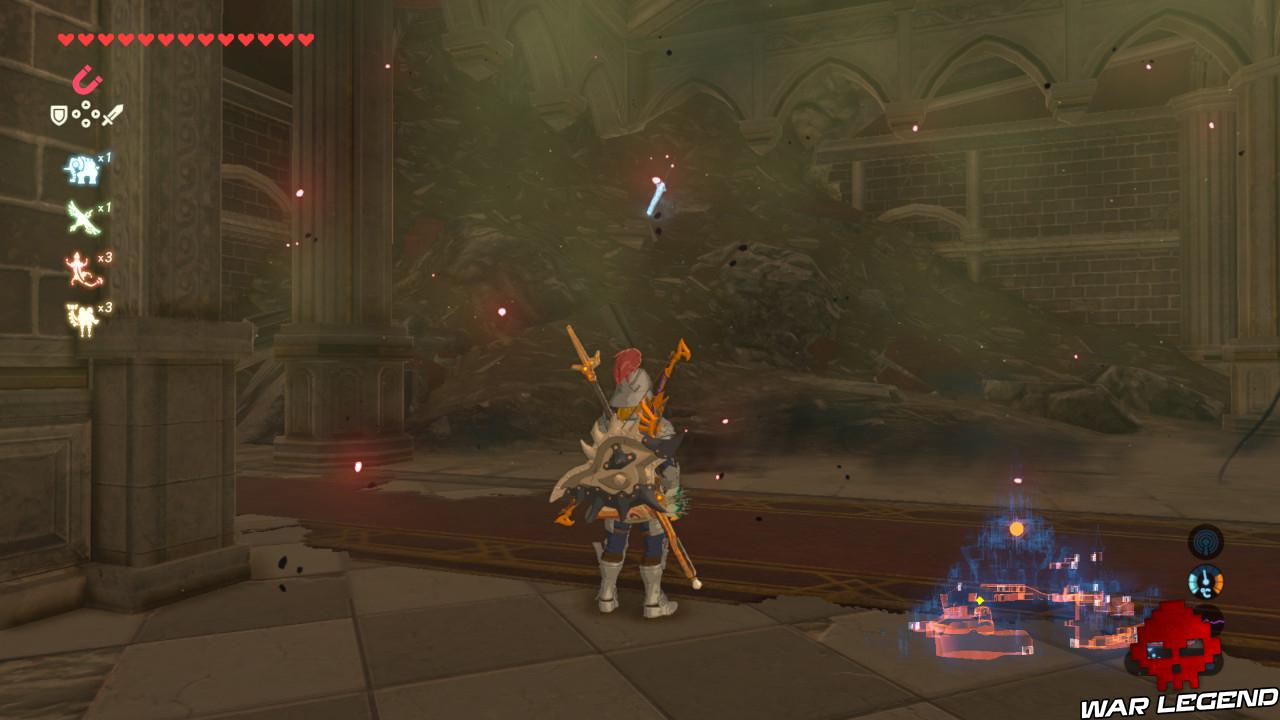Click the x1 counter beside the elephant ability
Screen dimensions: 1280x720
coord(105,158)
